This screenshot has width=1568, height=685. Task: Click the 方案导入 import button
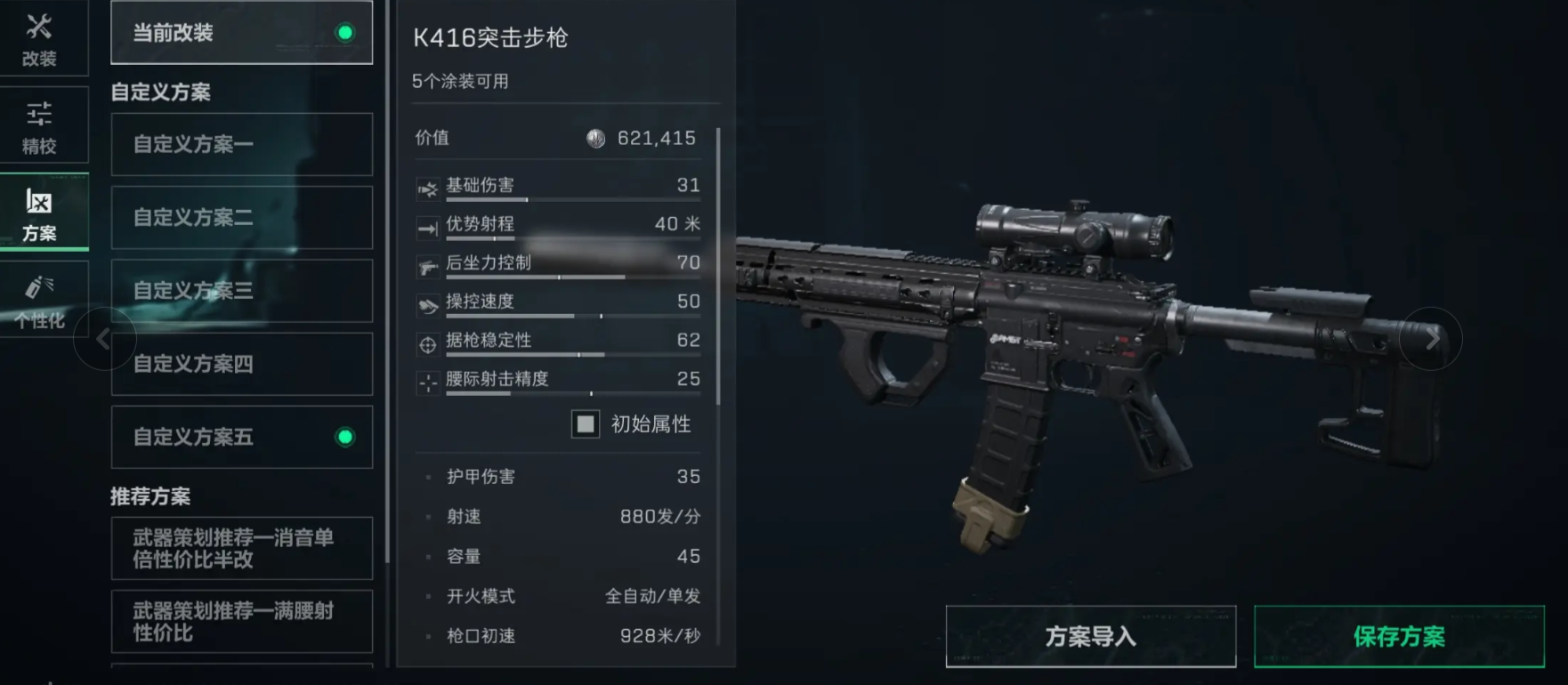tap(1090, 636)
